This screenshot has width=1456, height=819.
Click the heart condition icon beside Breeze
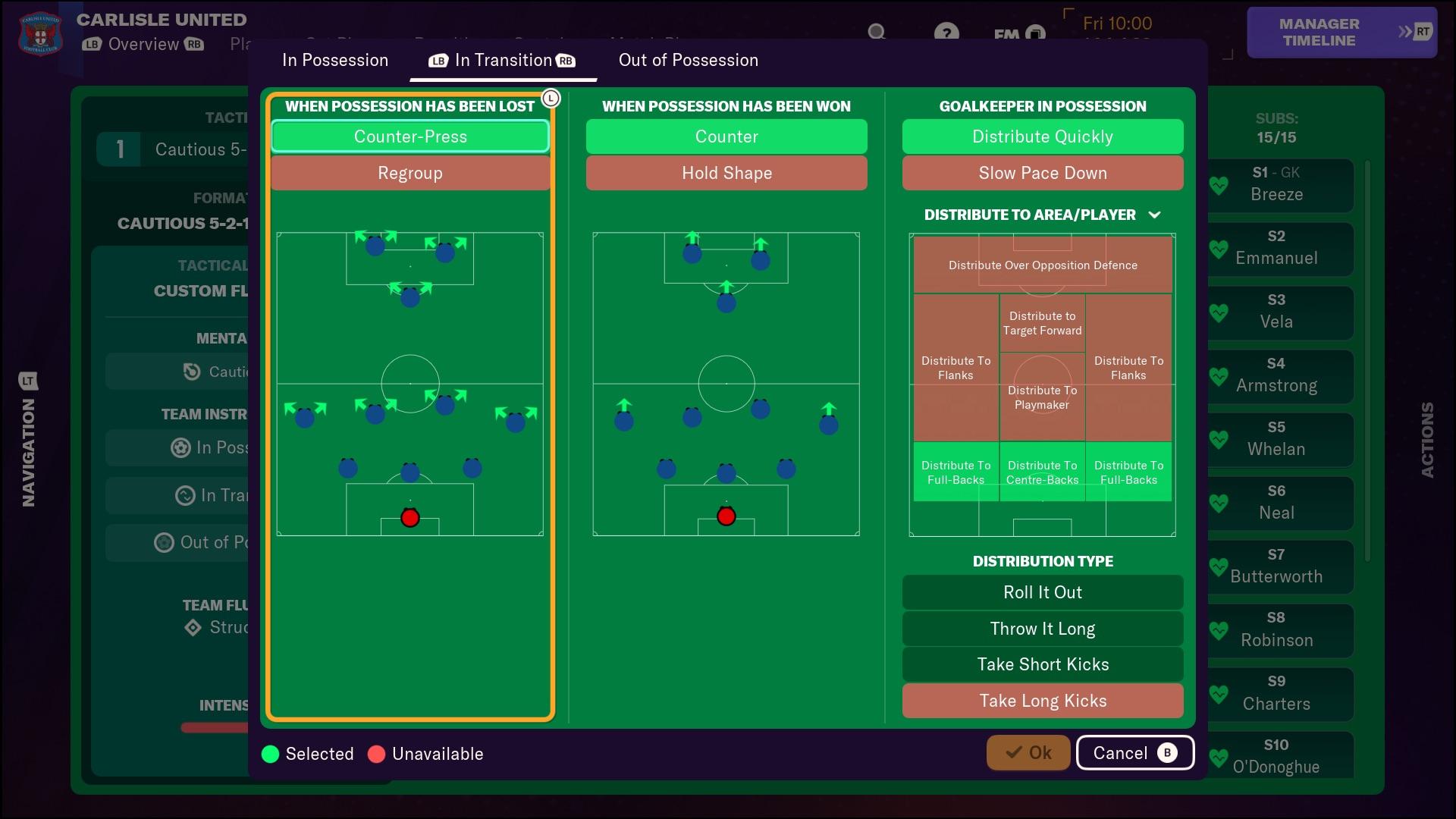[1219, 186]
